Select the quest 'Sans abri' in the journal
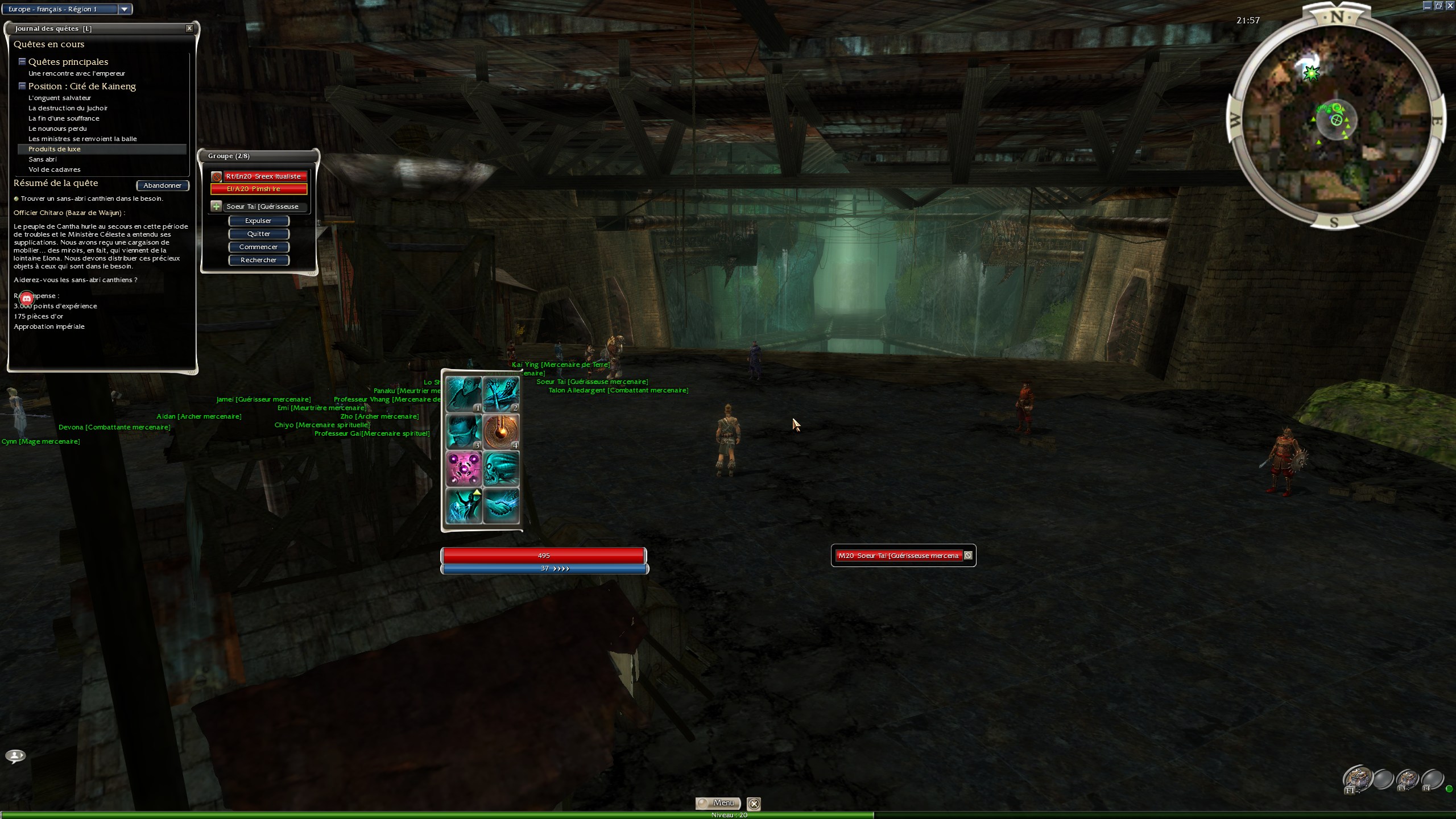 coord(43,159)
